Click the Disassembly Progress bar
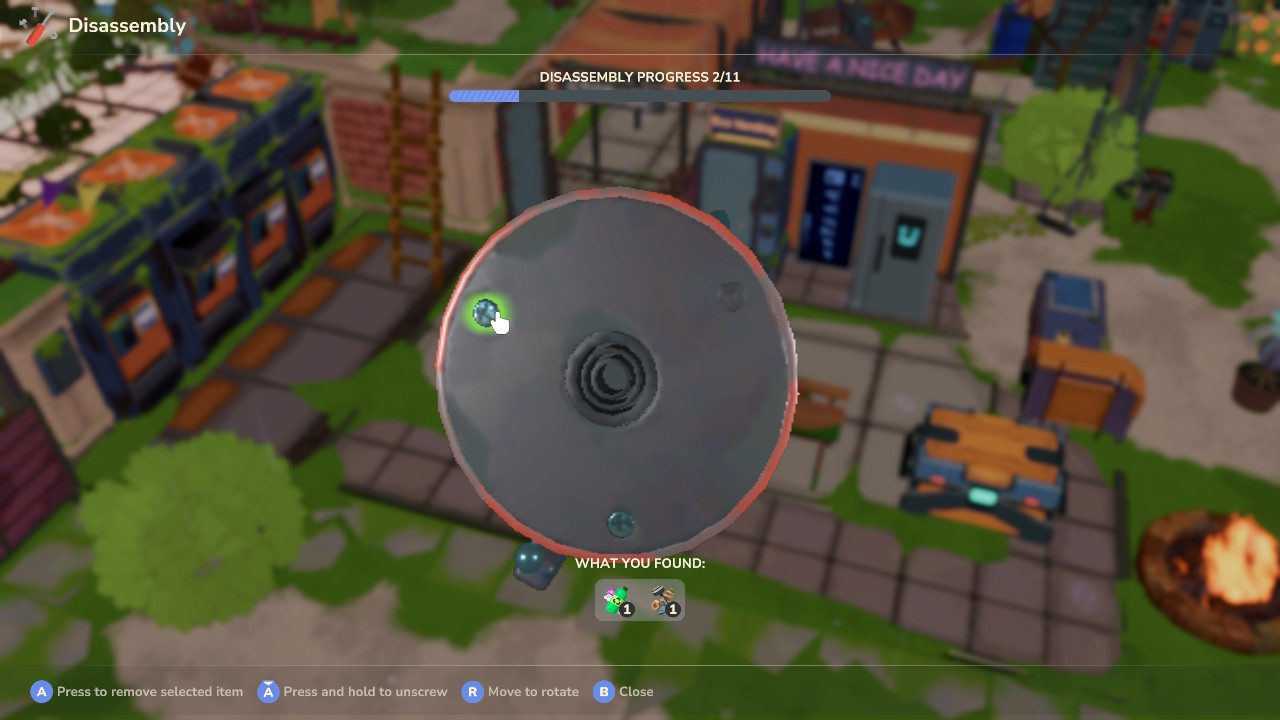Viewport: 1280px width, 720px height. tap(640, 95)
